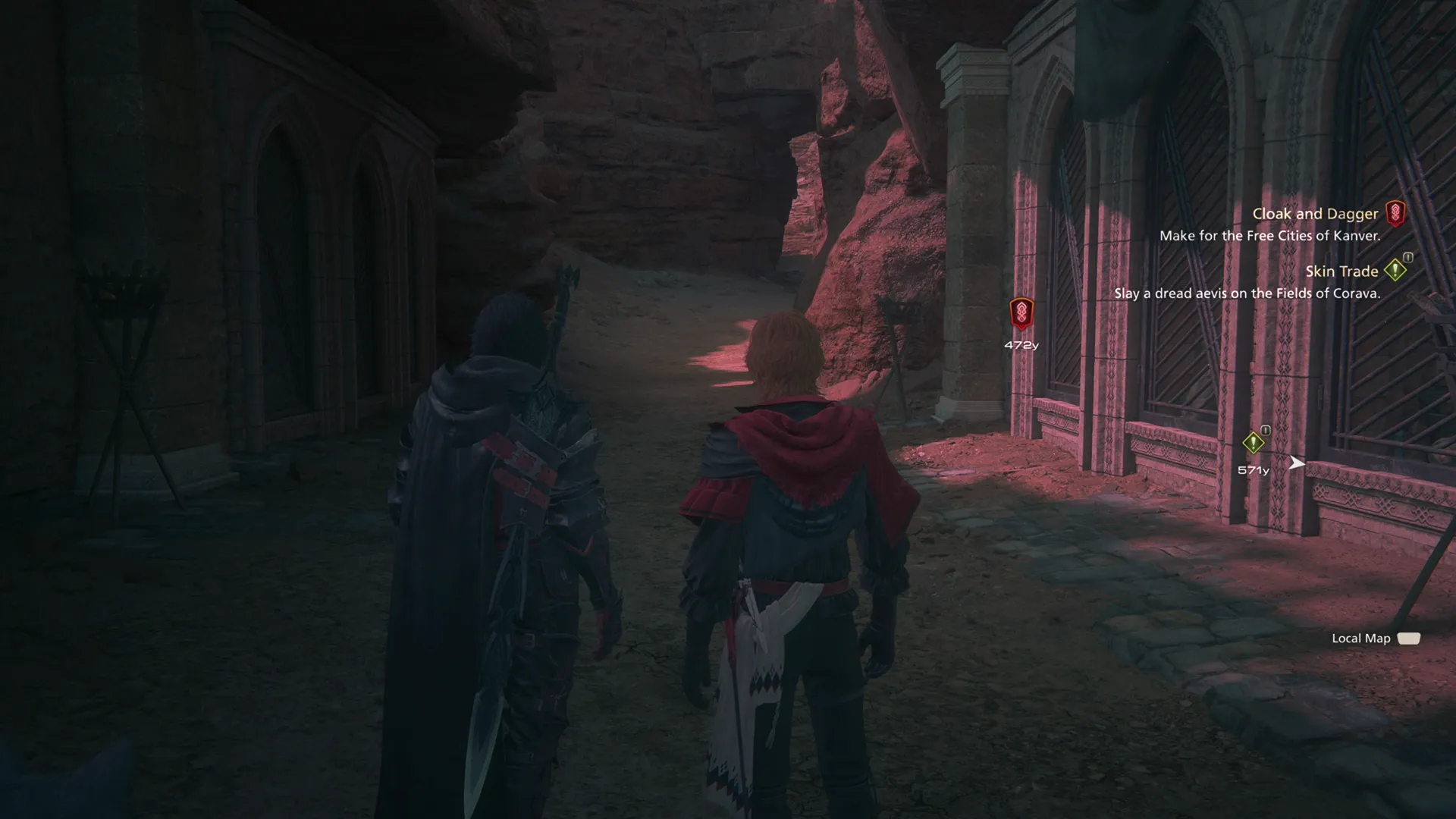The width and height of the screenshot is (1456, 819).
Task: Click the red Cloak and Dagger quest emblem
Action: (1395, 214)
